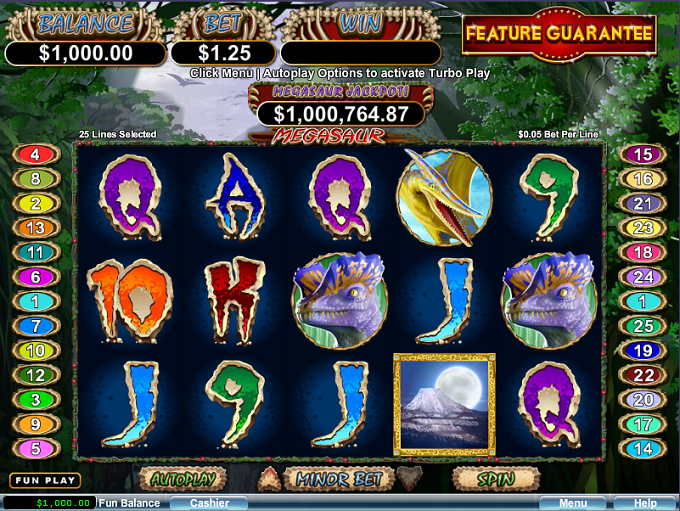This screenshot has height=511, width=680.
Task: Spin the reels
Action: (x=496, y=479)
